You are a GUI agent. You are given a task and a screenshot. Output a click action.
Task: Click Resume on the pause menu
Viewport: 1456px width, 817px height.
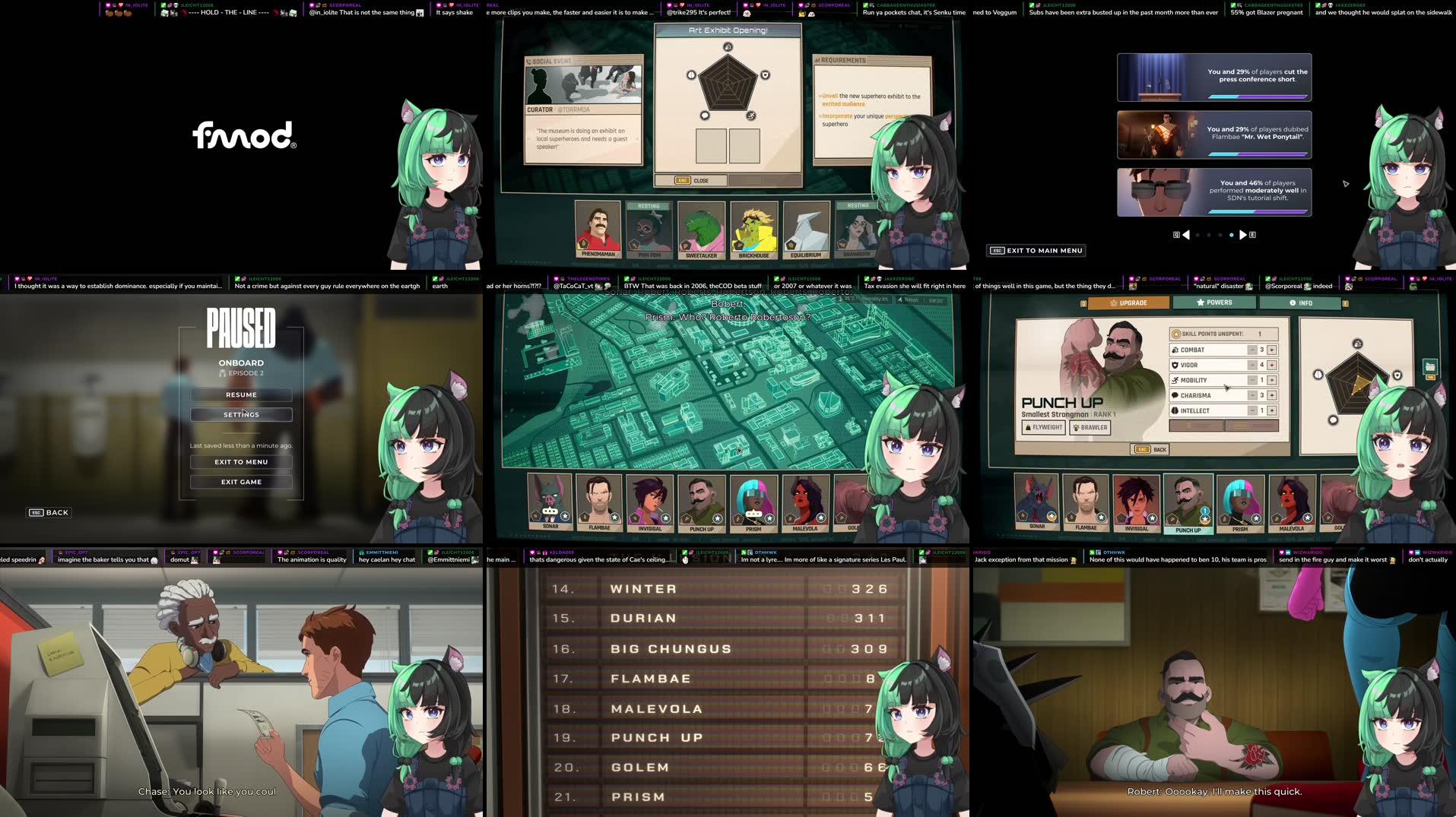coord(241,394)
